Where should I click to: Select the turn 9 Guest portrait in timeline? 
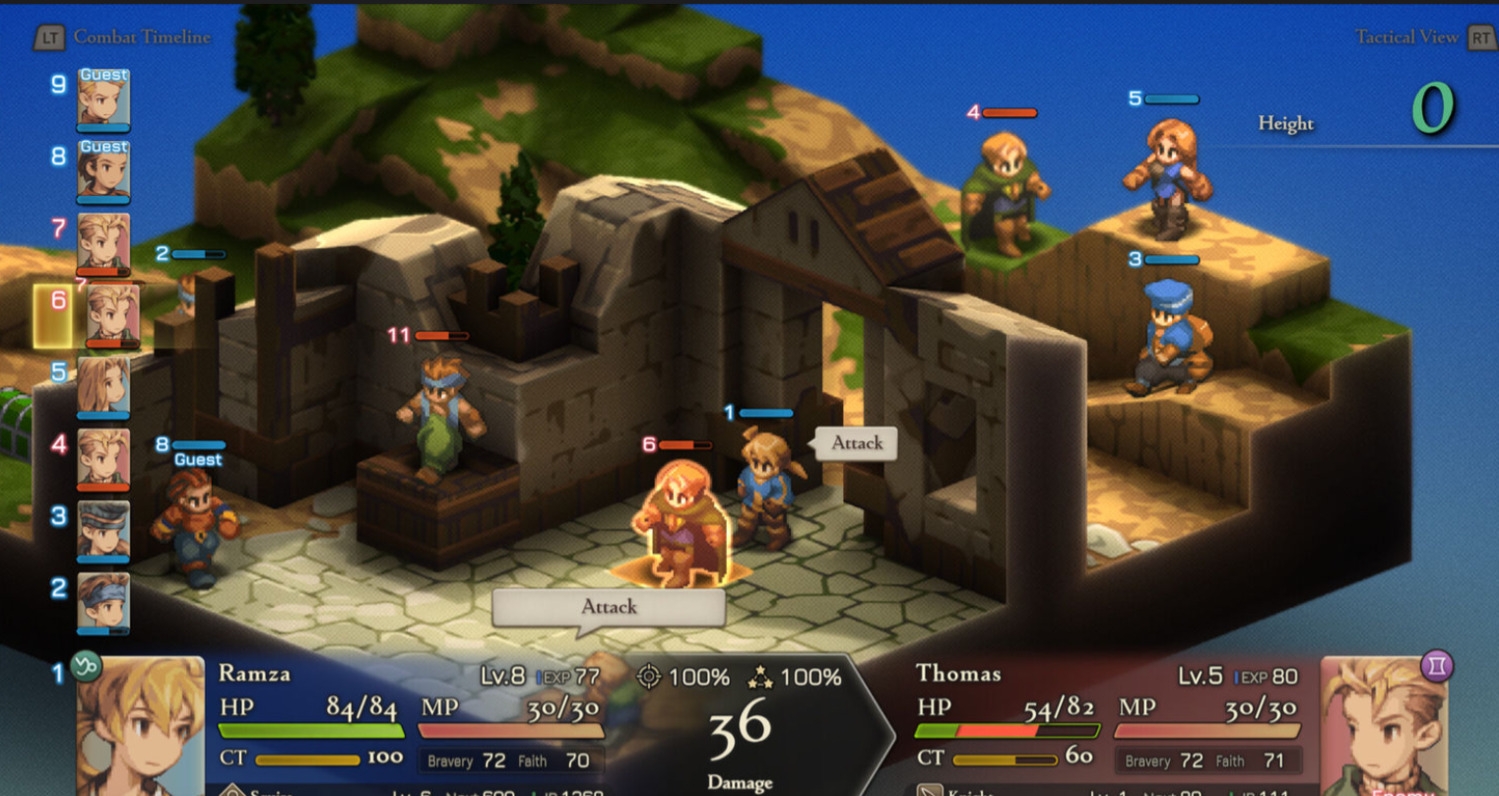(103, 98)
